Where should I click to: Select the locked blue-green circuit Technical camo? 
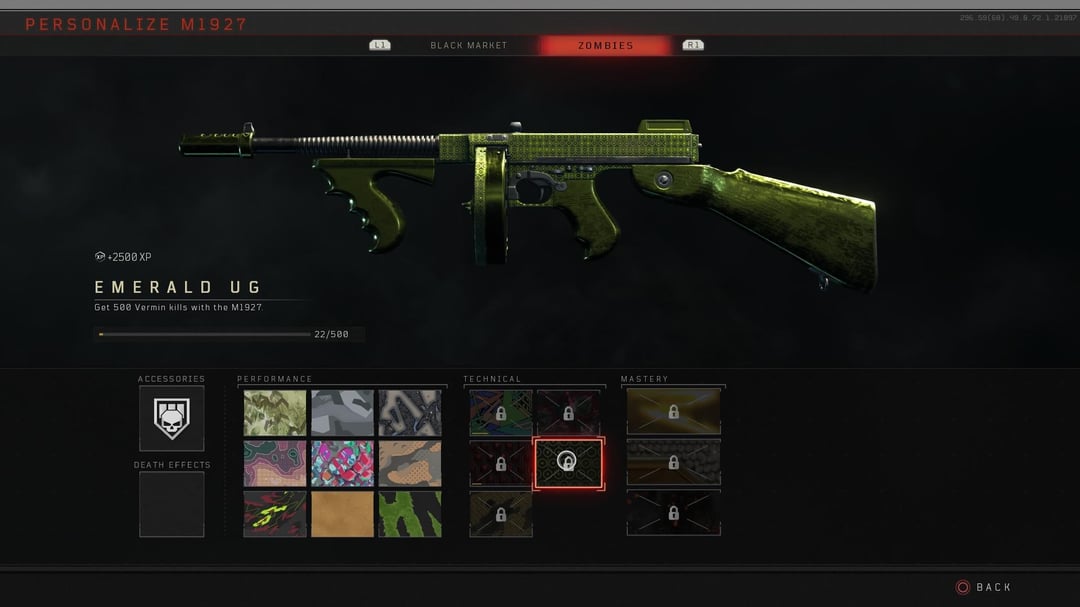pyautogui.click(x=501, y=412)
